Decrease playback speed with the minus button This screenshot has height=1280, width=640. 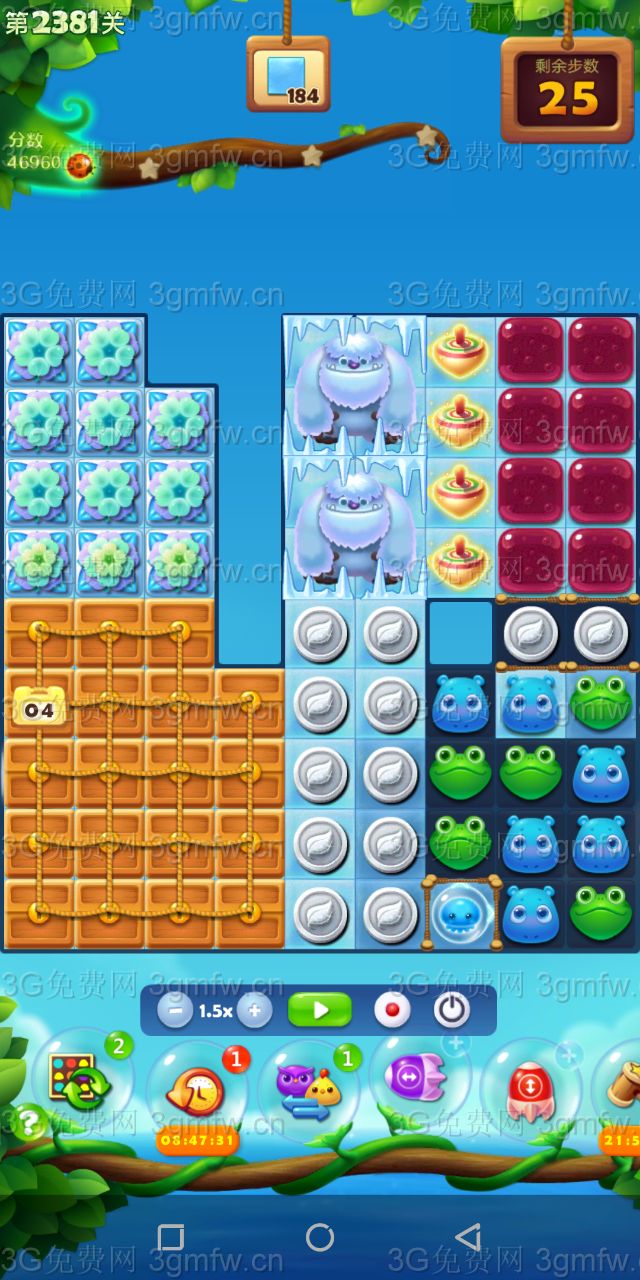(x=175, y=1010)
